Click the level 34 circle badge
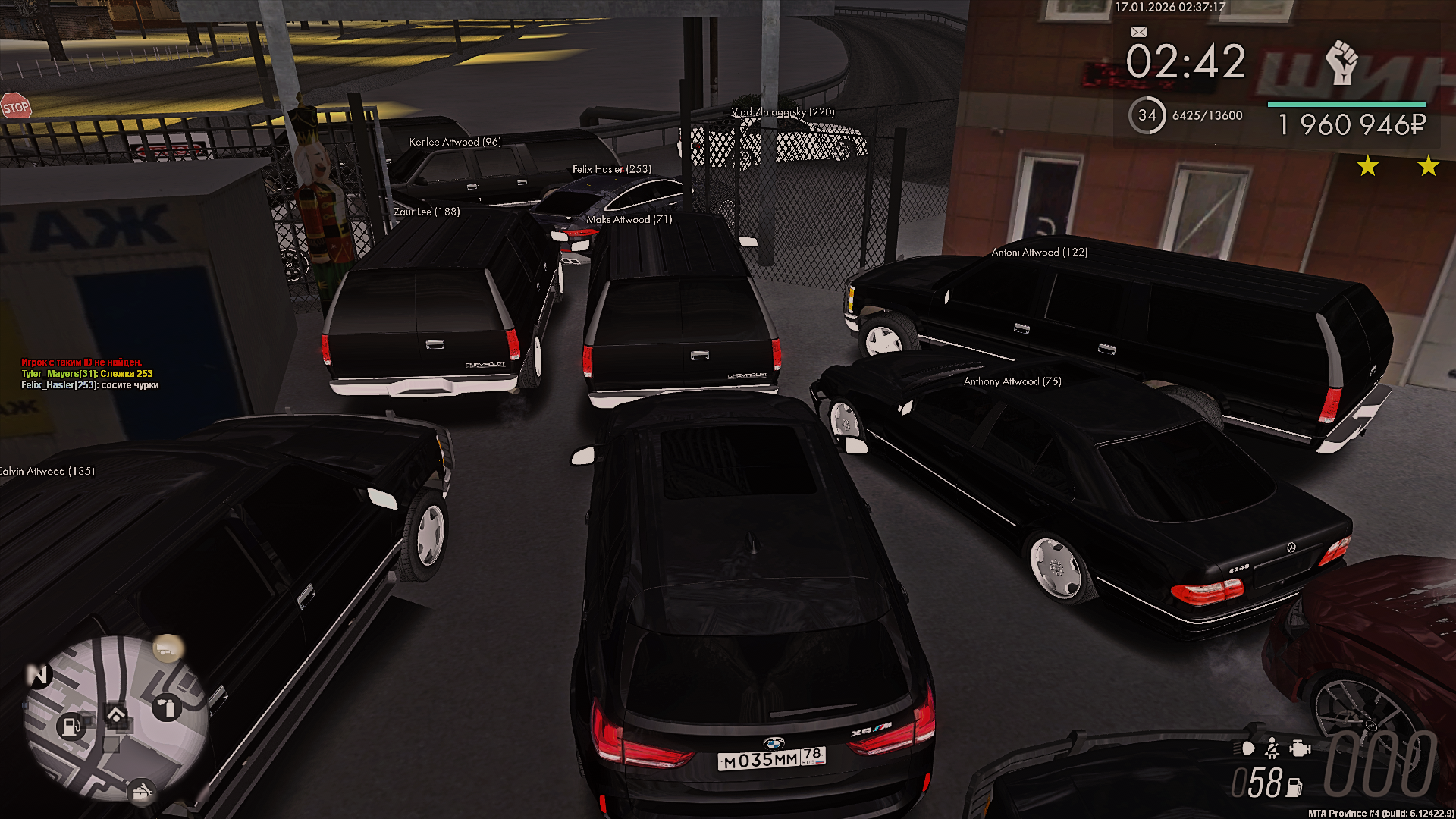This screenshot has height=819, width=1456. 1147,115
